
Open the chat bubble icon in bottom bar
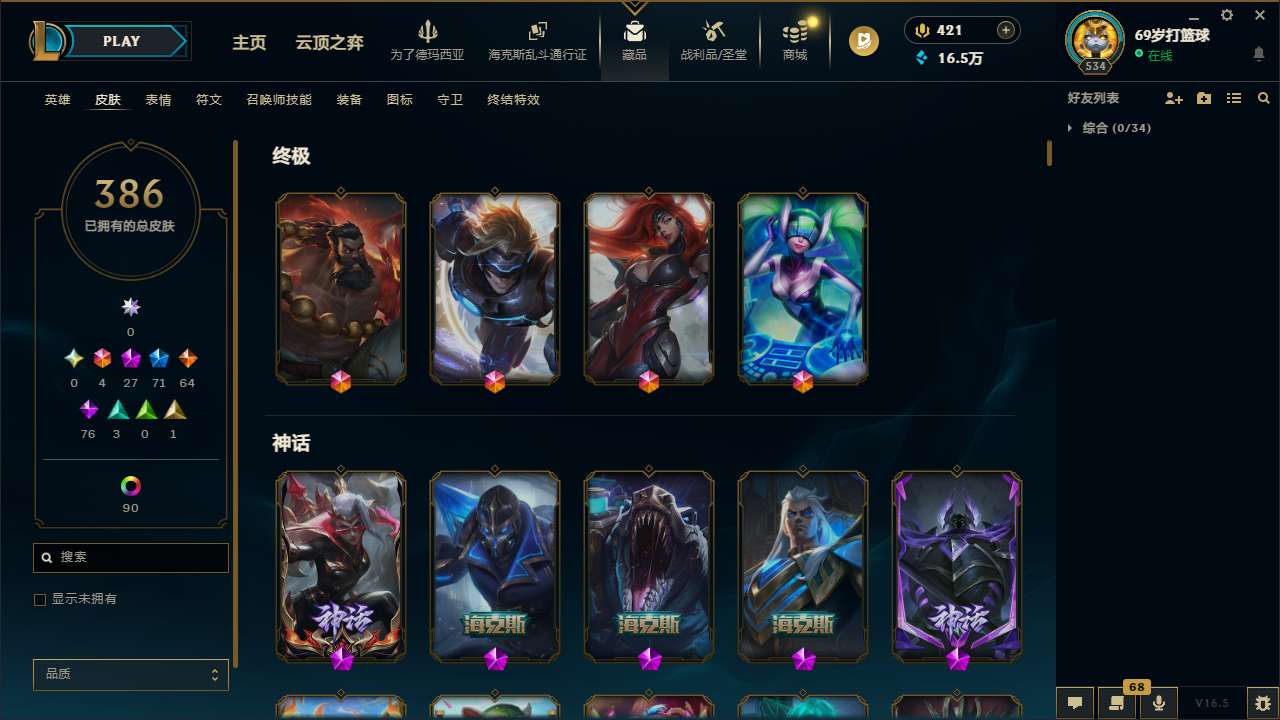[x=1074, y=703]
